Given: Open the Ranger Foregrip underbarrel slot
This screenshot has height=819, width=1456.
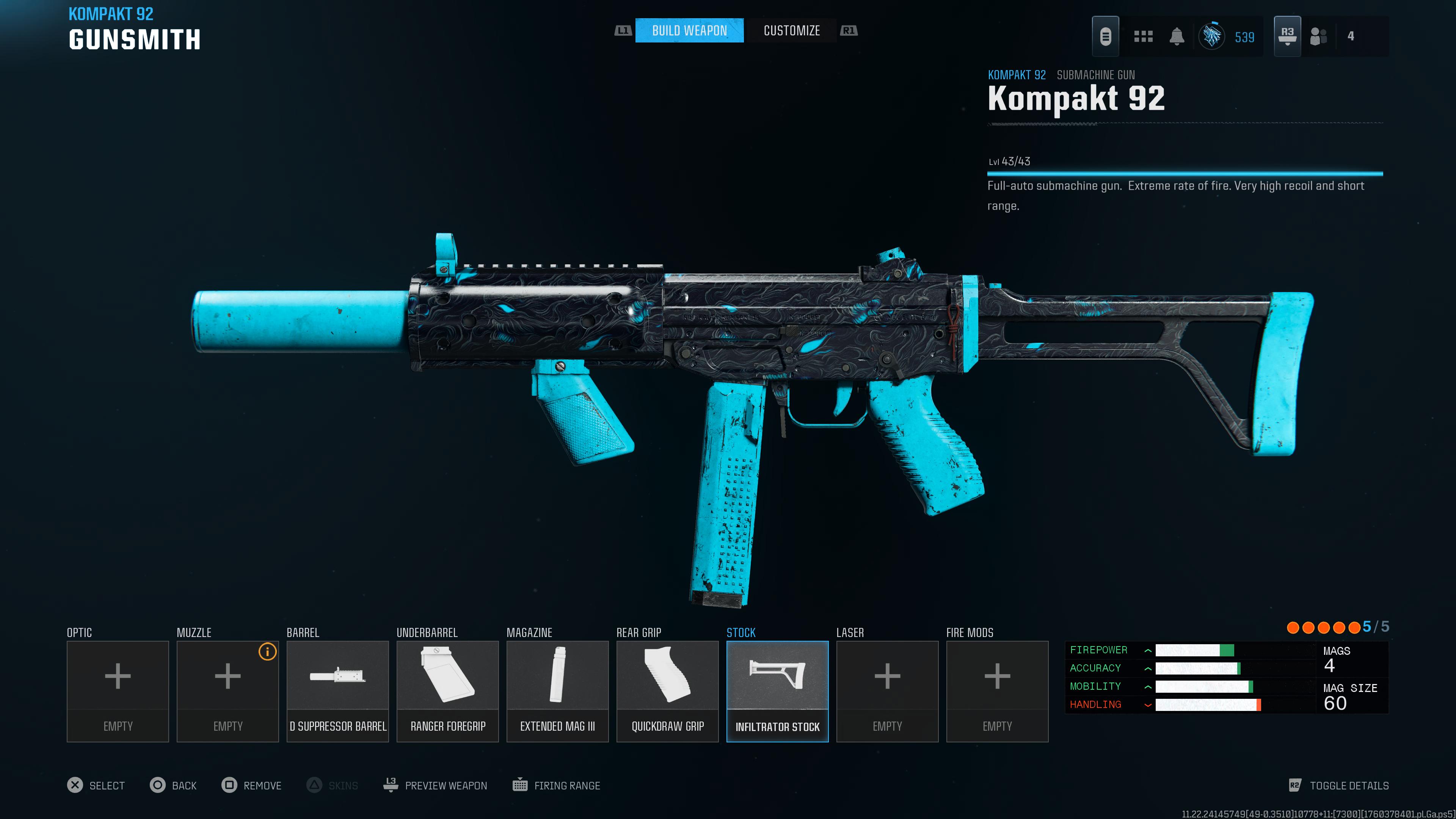Looking at the screenshot, I should point(447,691).
